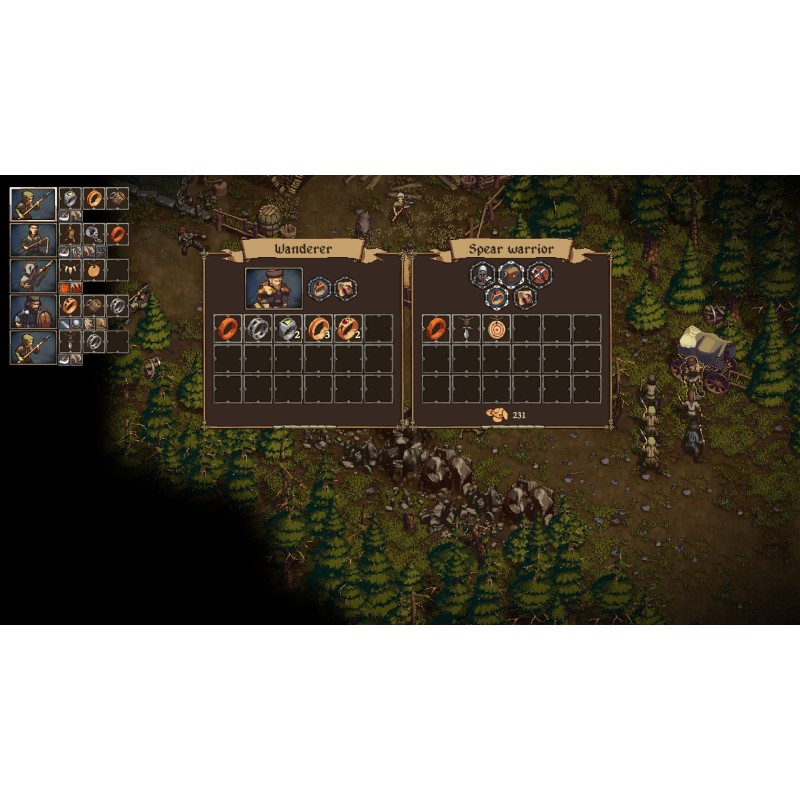Viewport: 800px width, 800px height.
Task: Click the crossed weapons hexagon icon
Action: (539, 275)
